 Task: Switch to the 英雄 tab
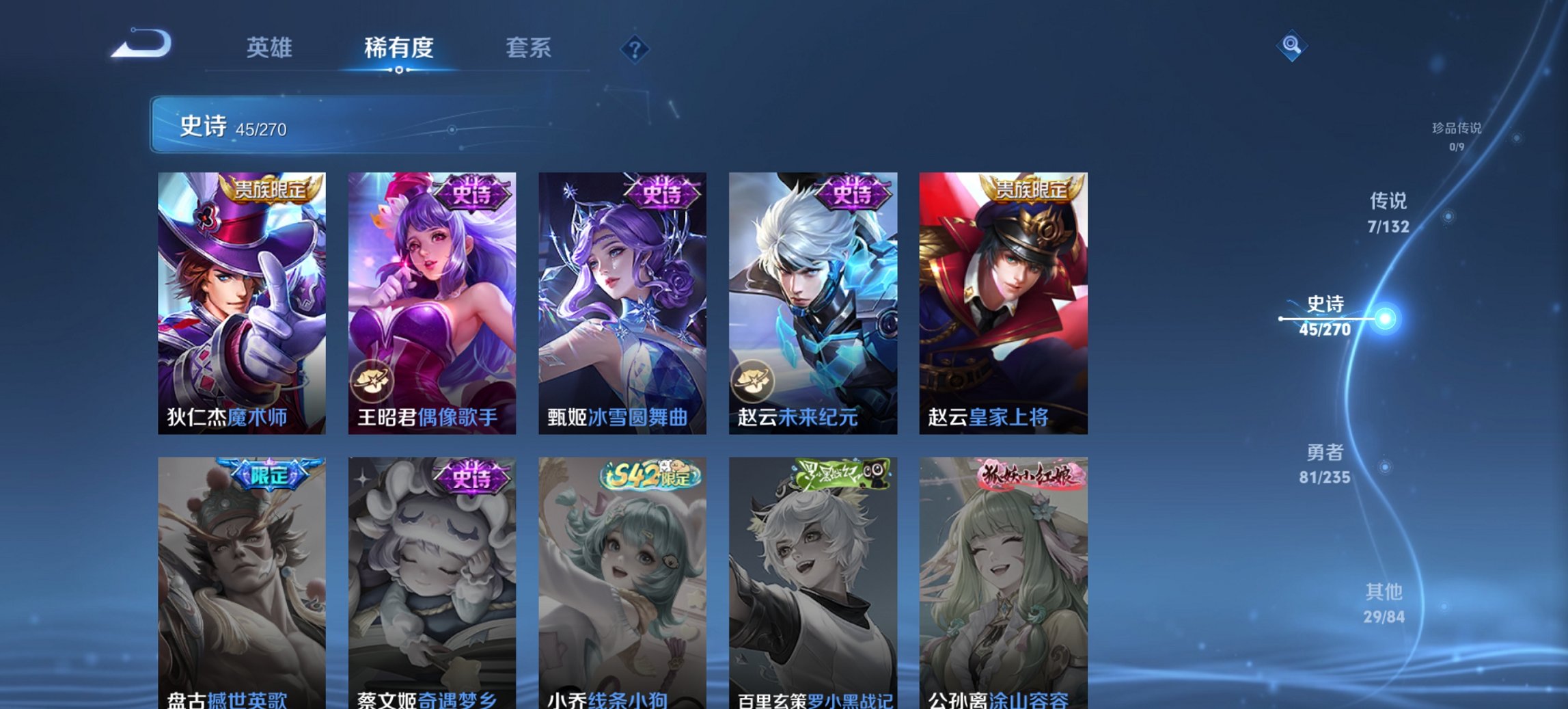click(x=271, y=48)
